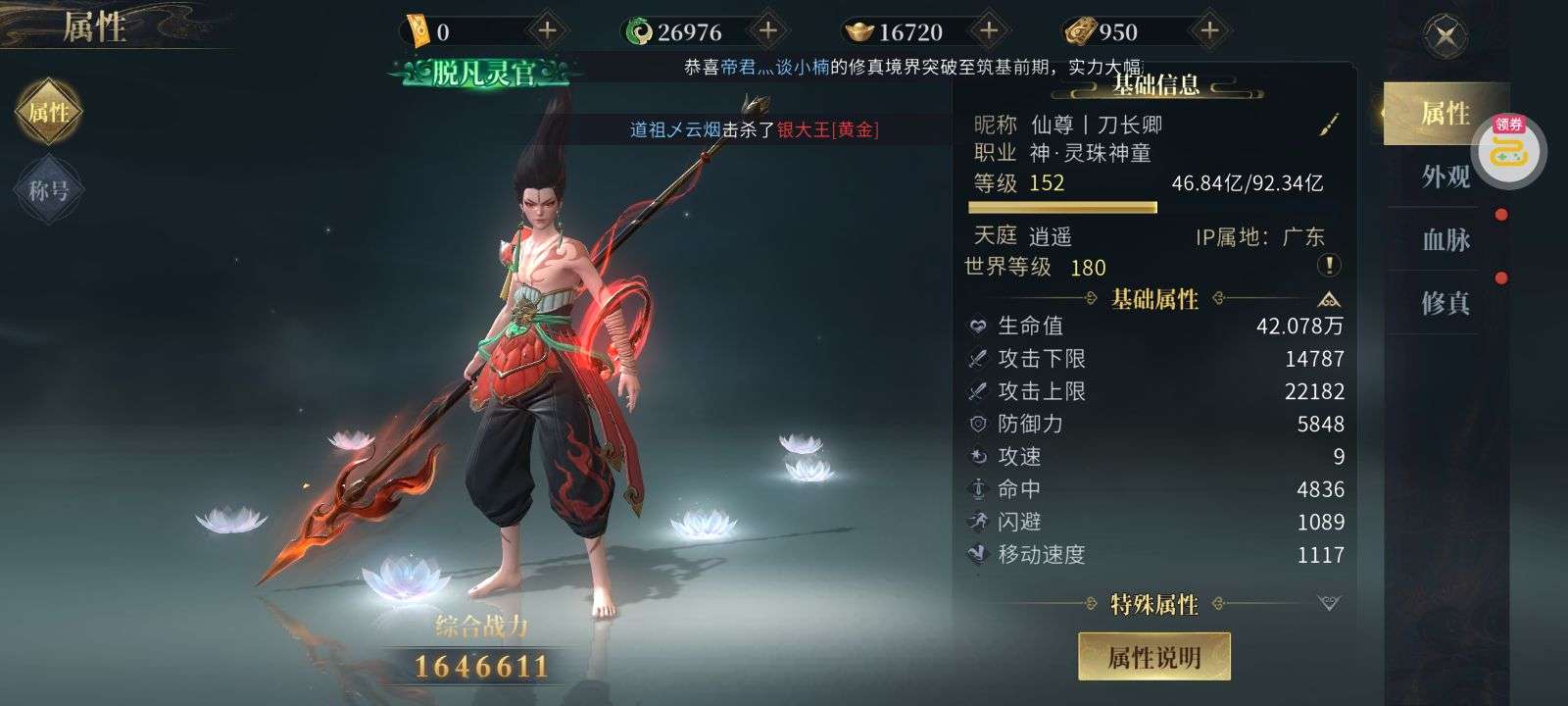Click the 属性说明 button
This screenshot has height=706, width=1568.
[1153, 657]
